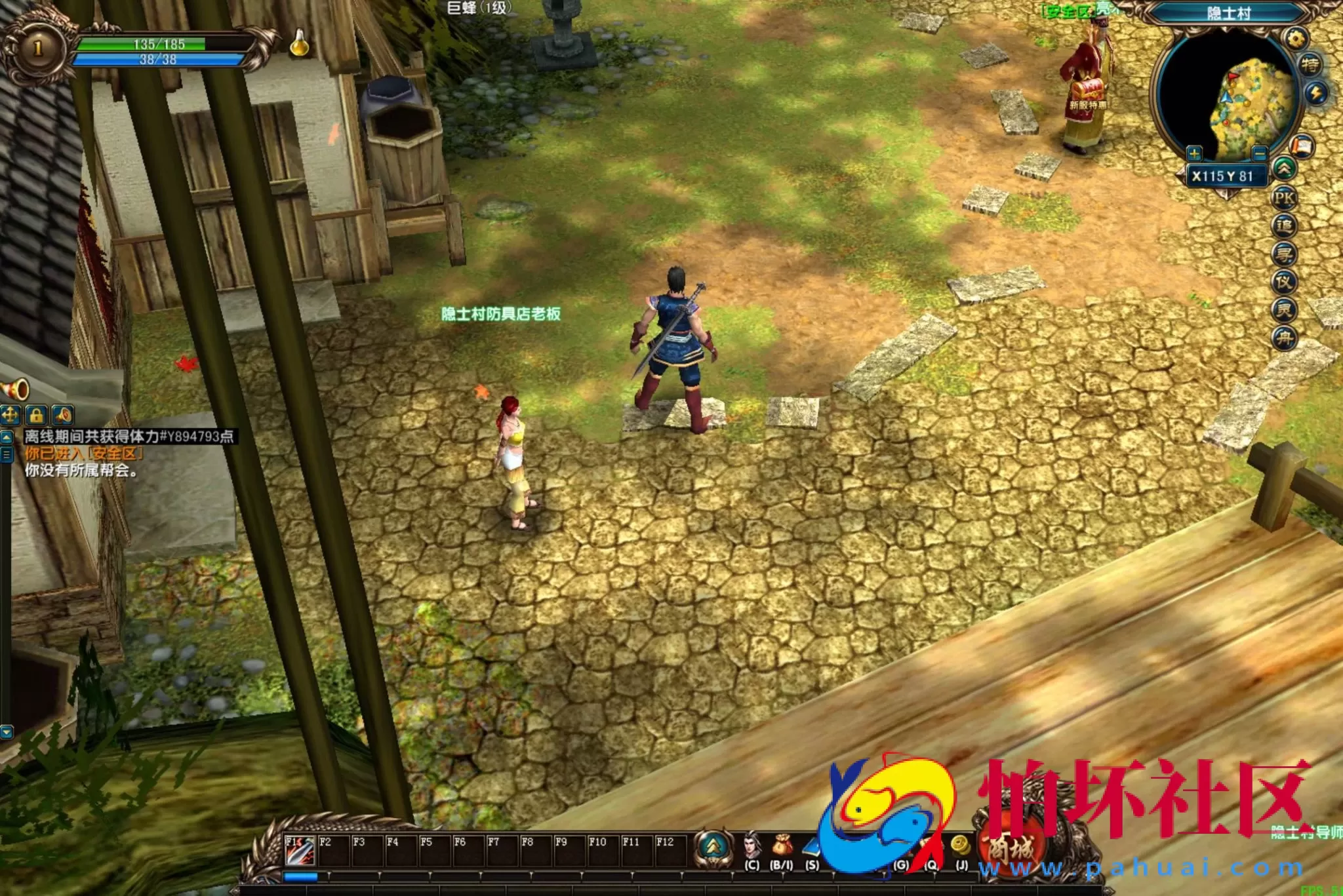Open the settings gear beside the minimap
The height and width of the screenshot is (896, 1343).
(1296, 37)
